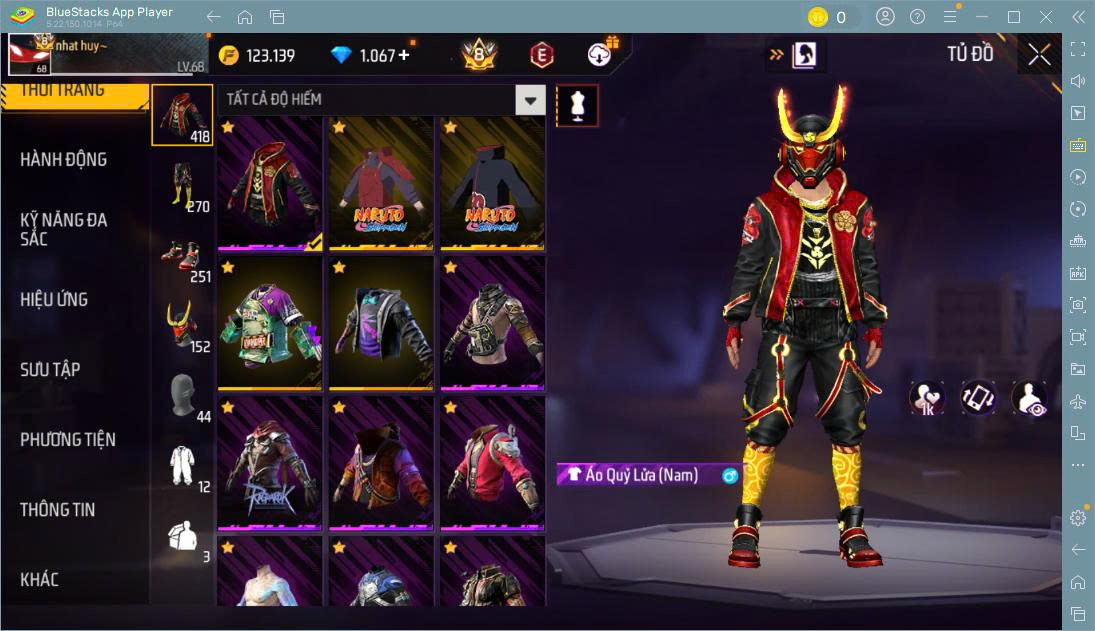Open the HÀNH ĐỘNG category

coord(64,160)
